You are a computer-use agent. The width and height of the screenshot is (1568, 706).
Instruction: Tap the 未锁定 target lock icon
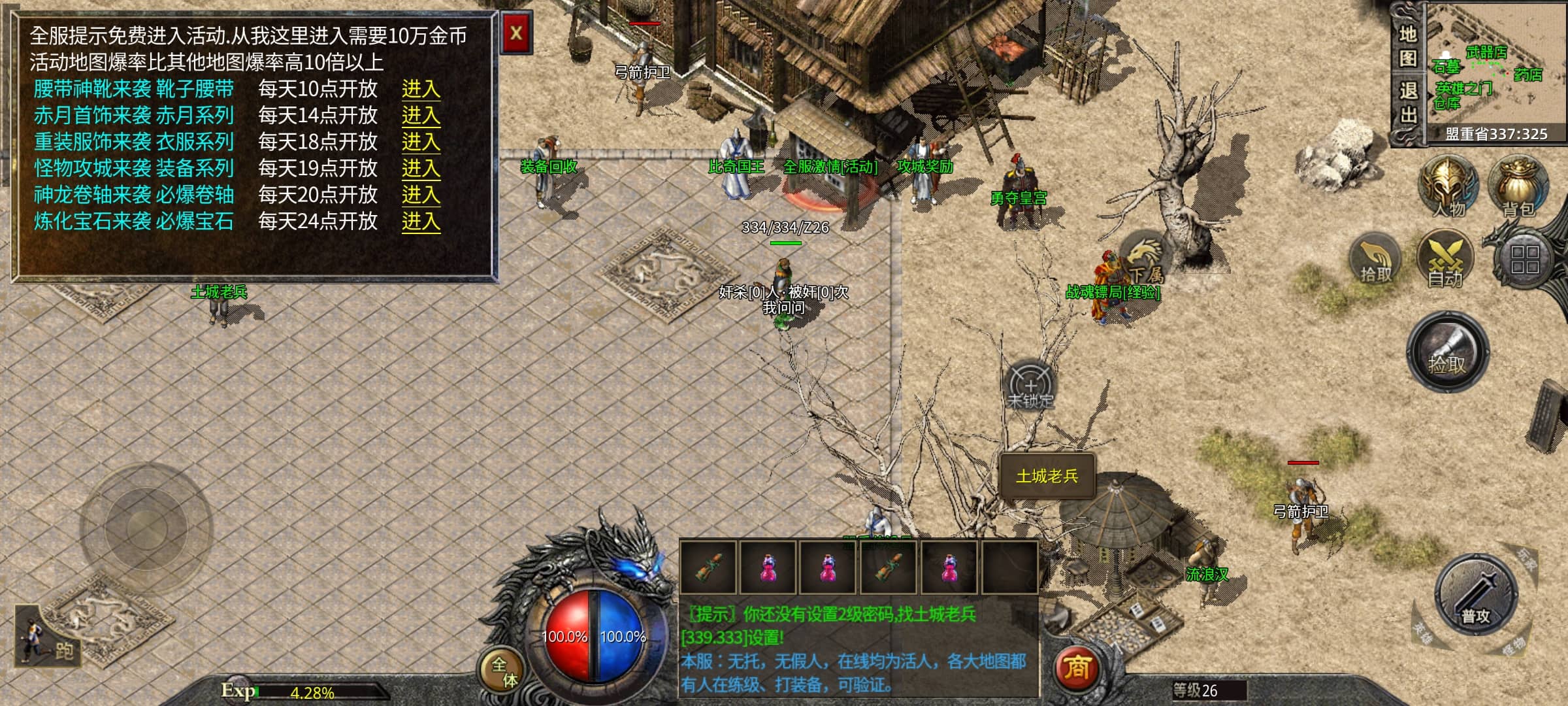[x=1030, y=386]
